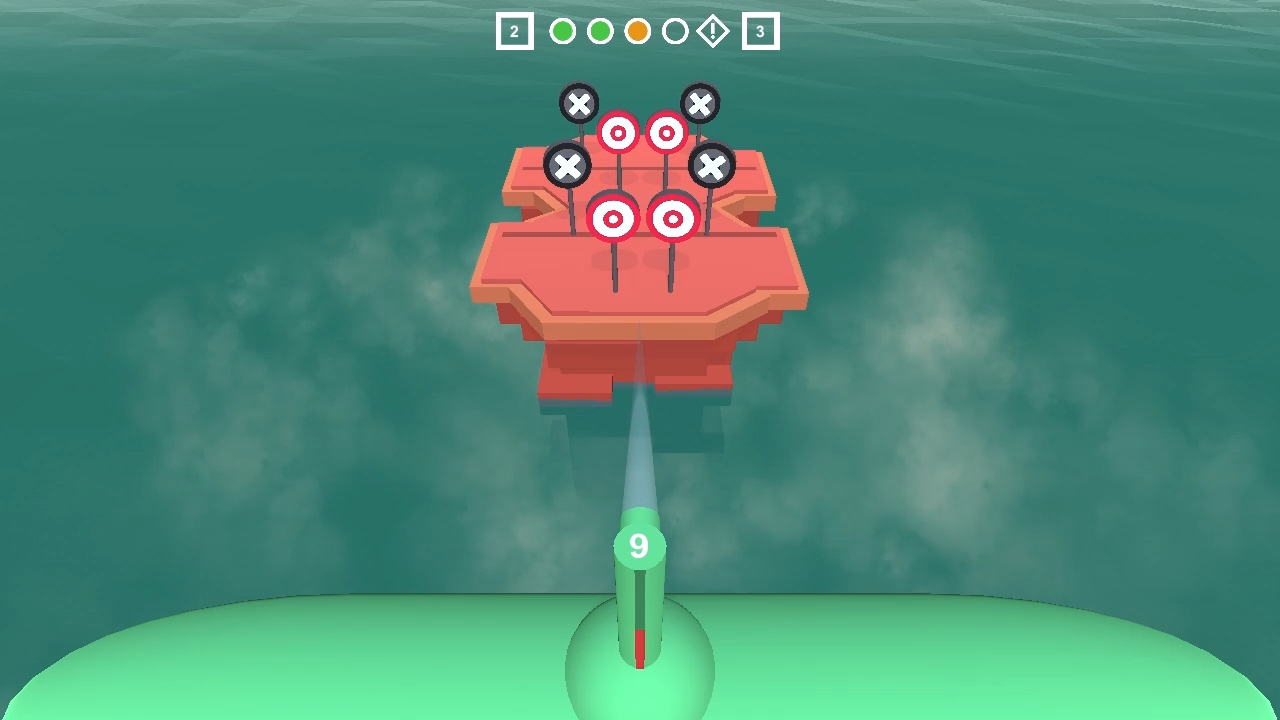Viewport: 1280px width, 720px height.
Task: Hit the right middle X target above the platform
Action: [x=713, y=165]
